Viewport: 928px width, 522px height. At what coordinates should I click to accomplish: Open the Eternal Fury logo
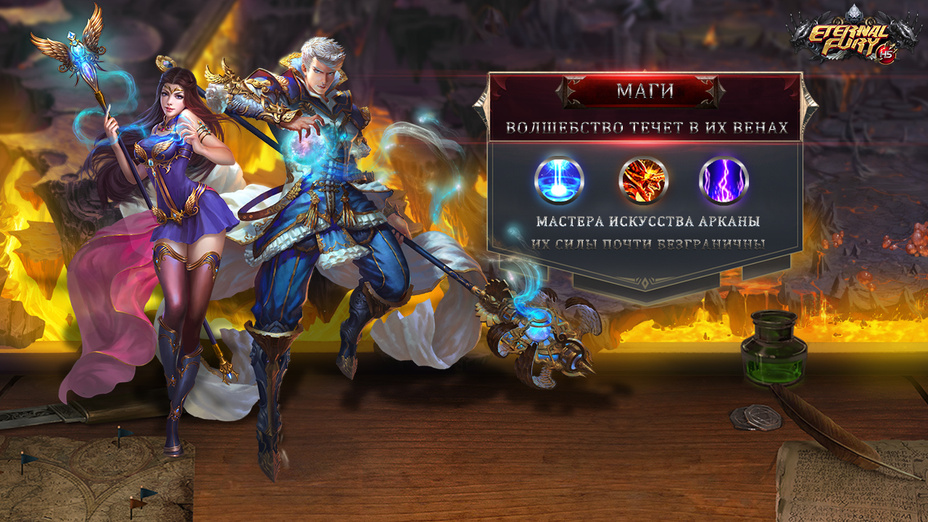pos(851,37)
